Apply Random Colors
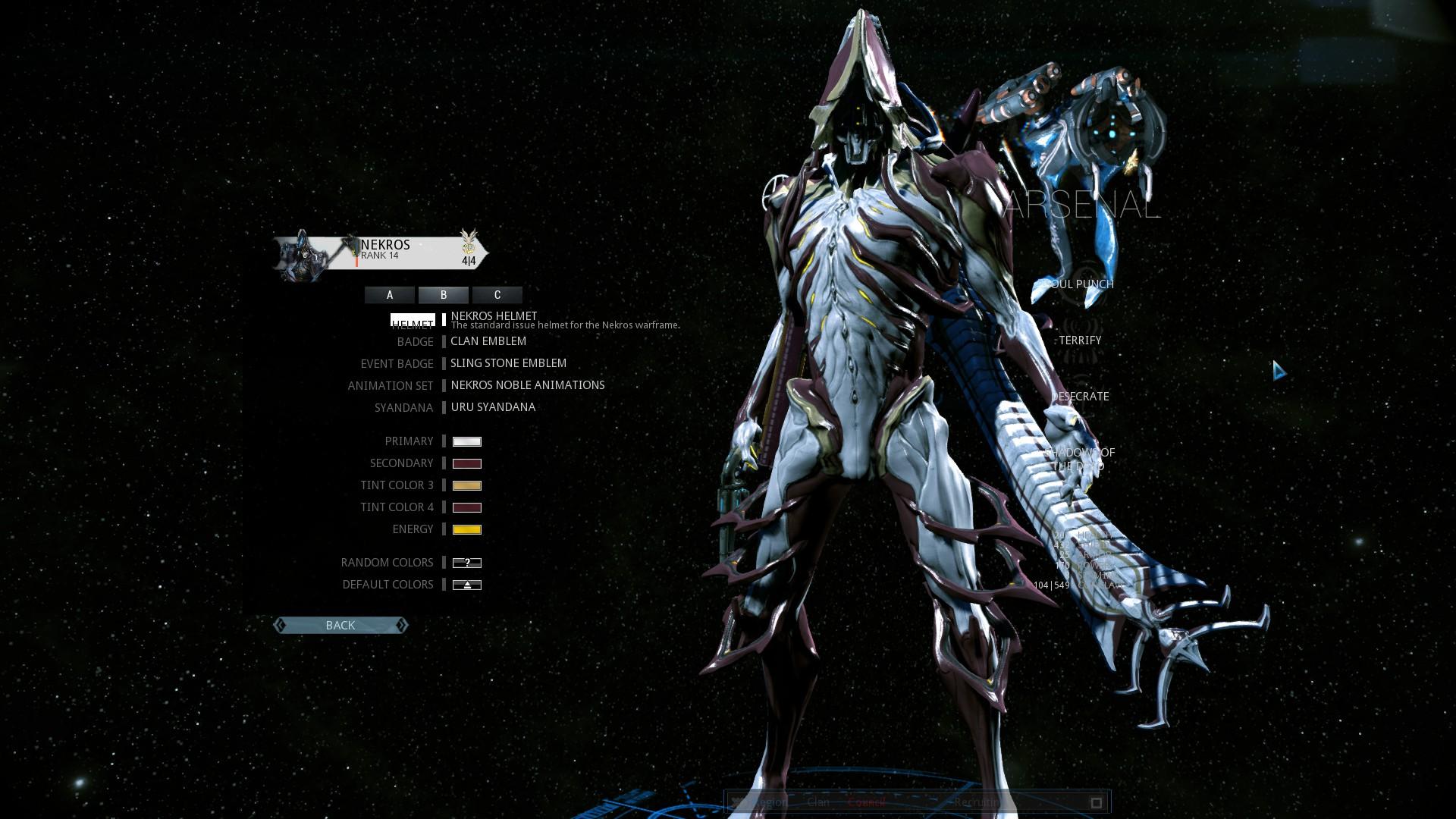 click(467, 563)
